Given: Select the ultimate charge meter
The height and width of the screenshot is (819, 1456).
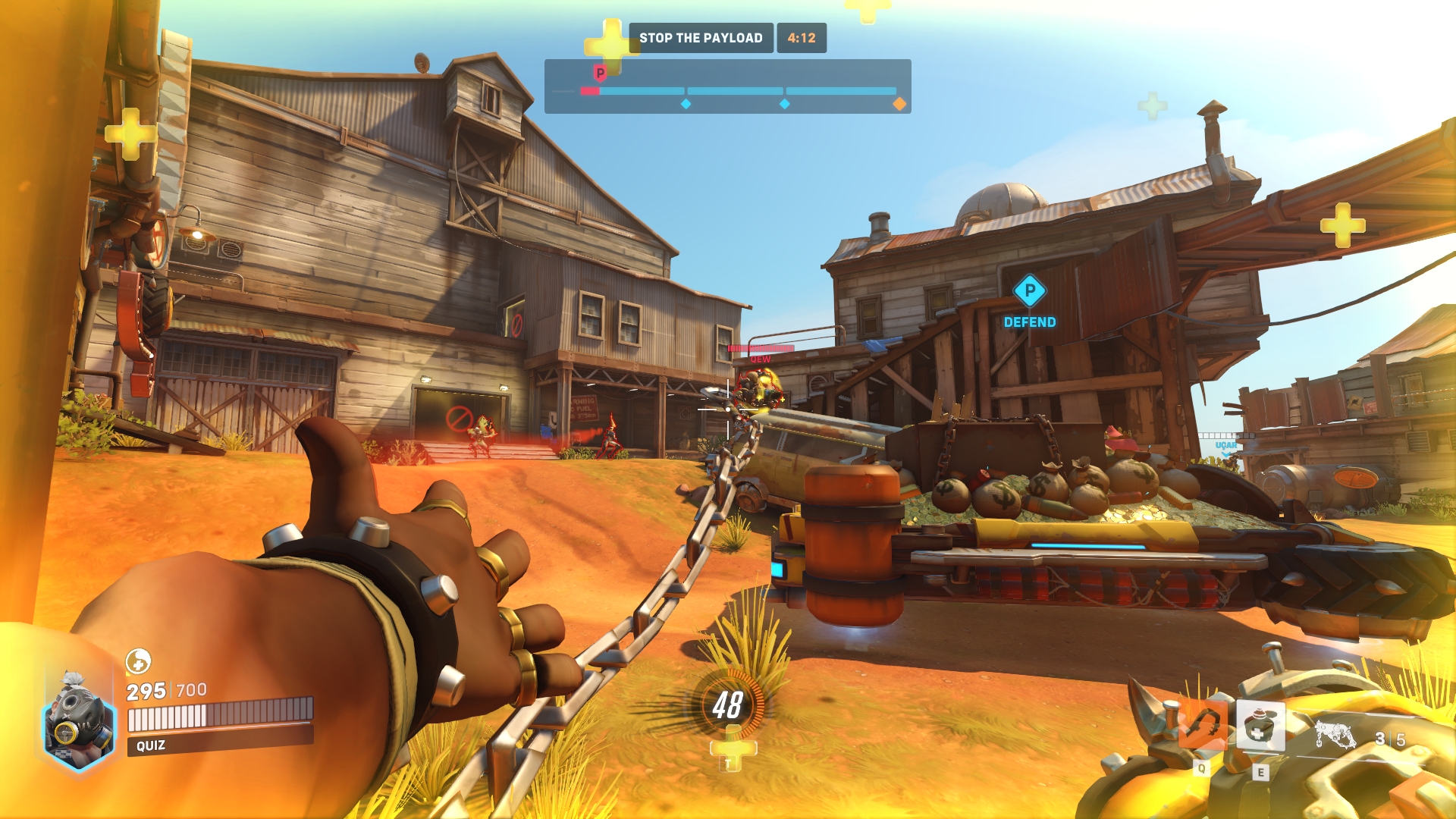Looking at the screenshot, I should [727, 705].
